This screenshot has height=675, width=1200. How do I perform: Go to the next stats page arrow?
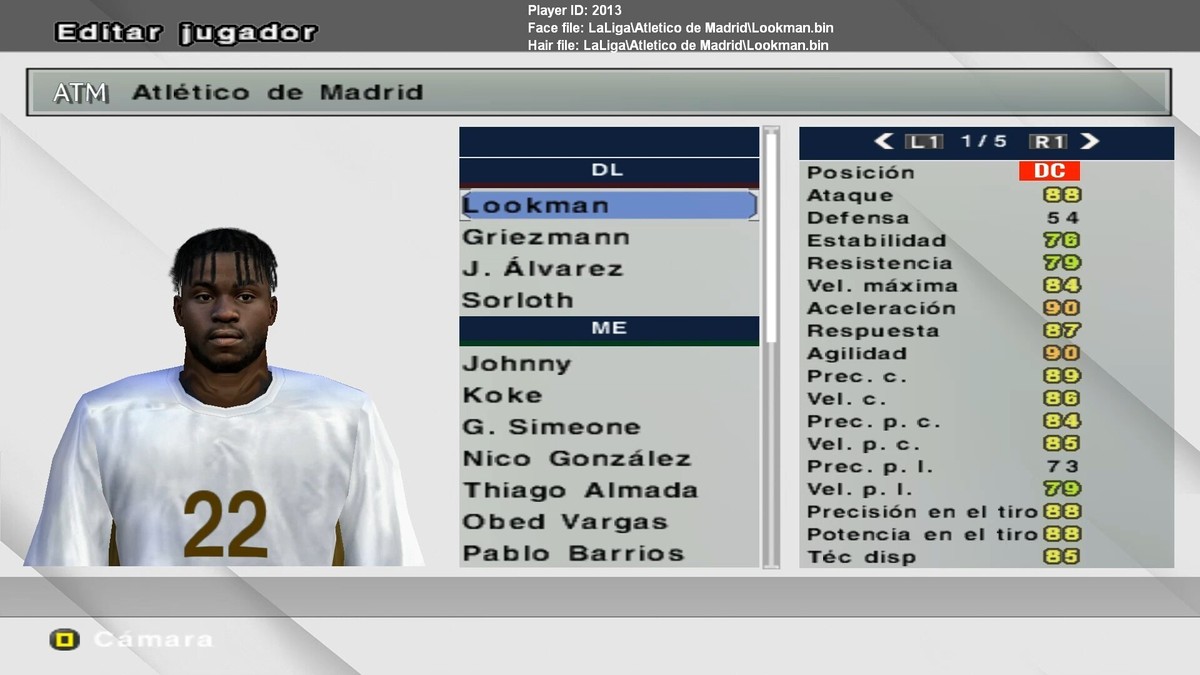pyautogui.click(x=1090, y=142)
